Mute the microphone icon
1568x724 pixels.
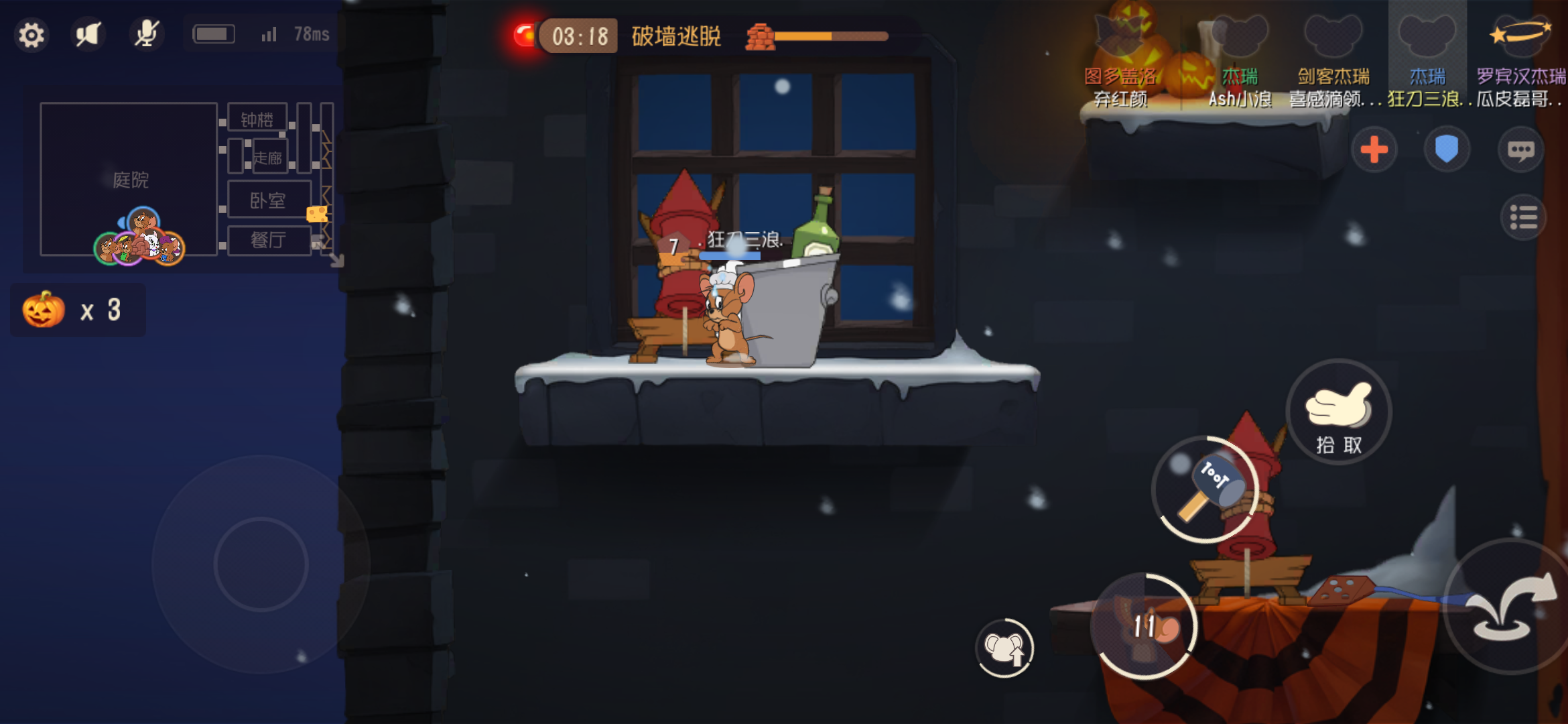147,33
